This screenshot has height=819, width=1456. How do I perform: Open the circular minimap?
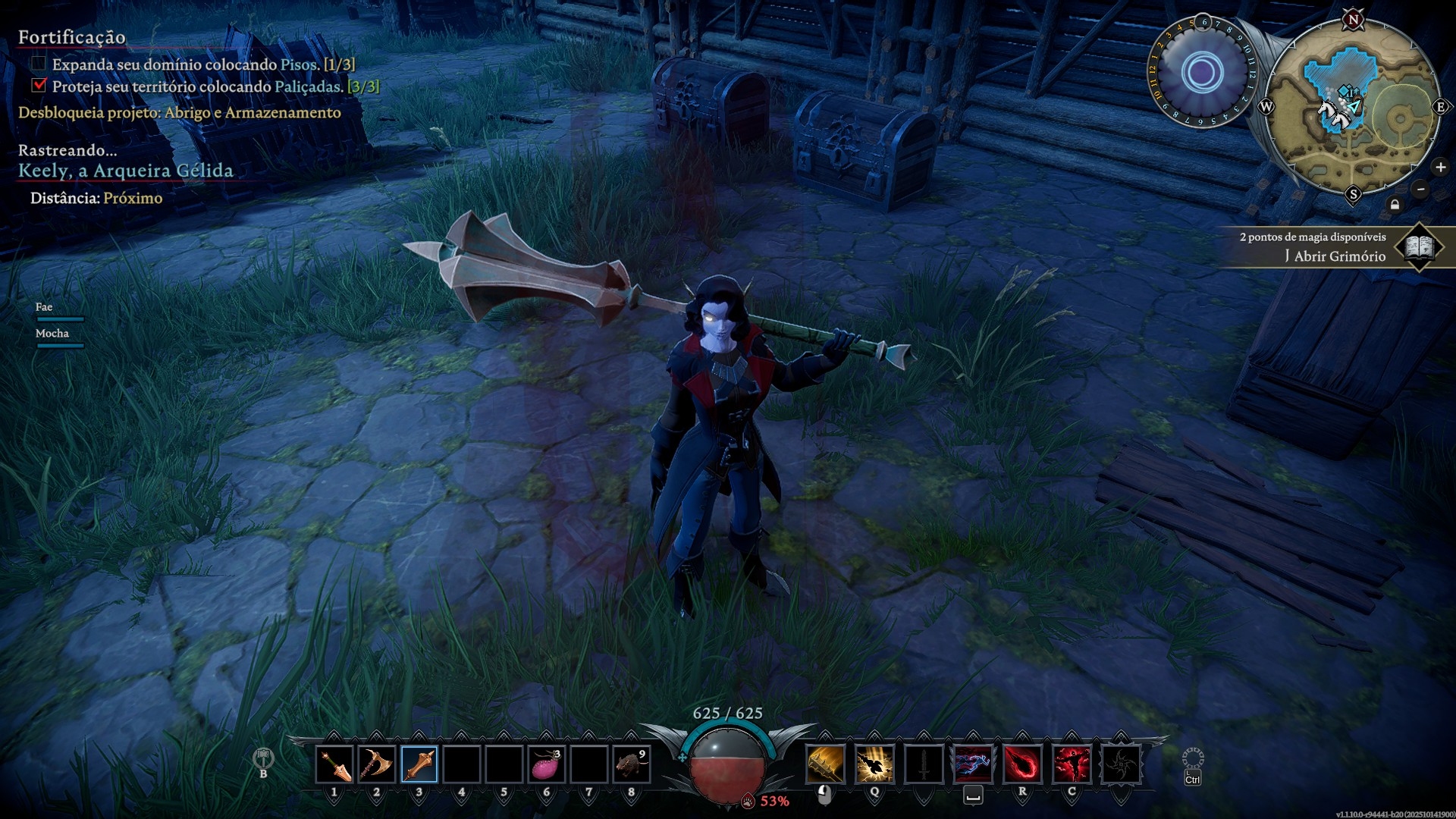coord(1353,106)
